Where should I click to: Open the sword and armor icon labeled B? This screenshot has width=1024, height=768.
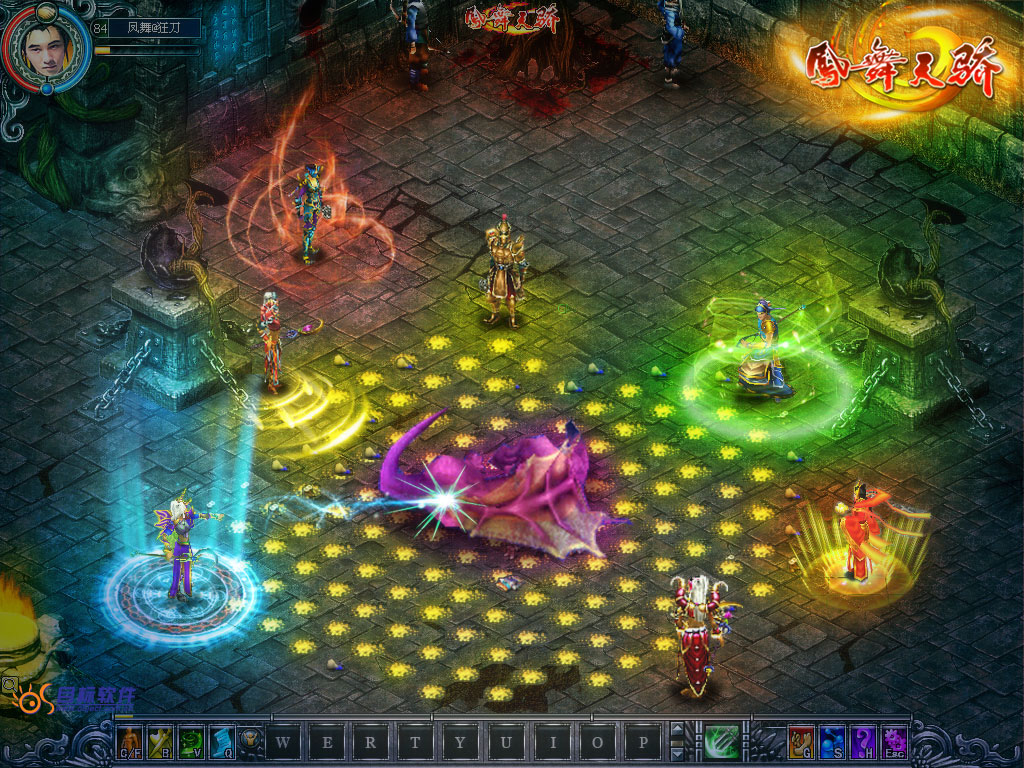point(161,741)
